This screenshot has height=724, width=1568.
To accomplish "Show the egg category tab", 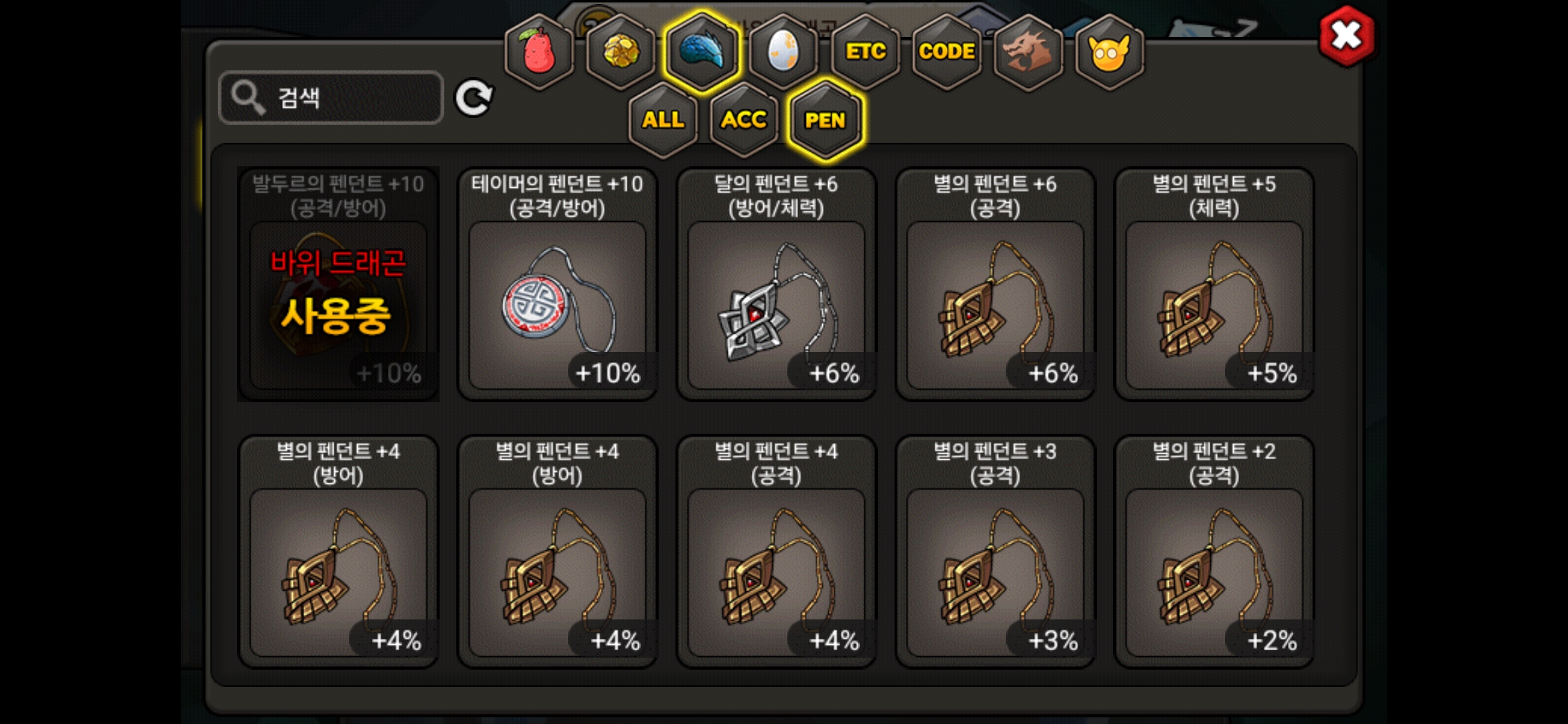I will (783, 52).
